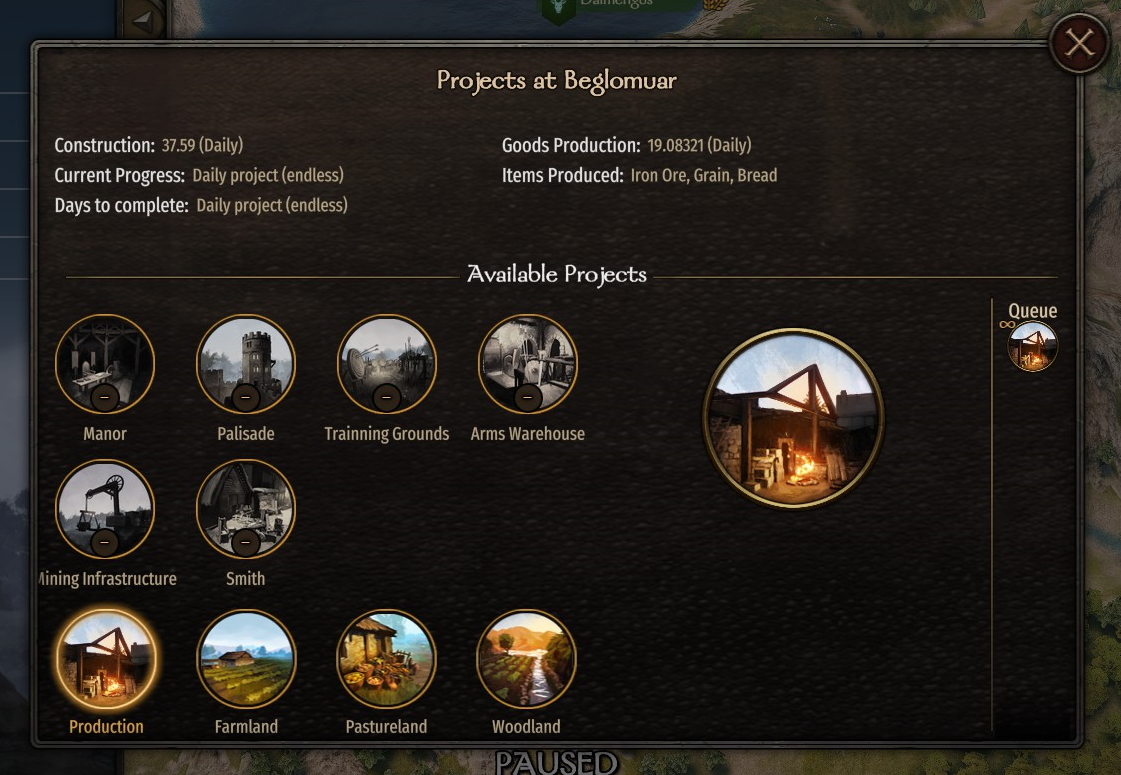Close the Projects at Beglomuar window

point(1079,43)
